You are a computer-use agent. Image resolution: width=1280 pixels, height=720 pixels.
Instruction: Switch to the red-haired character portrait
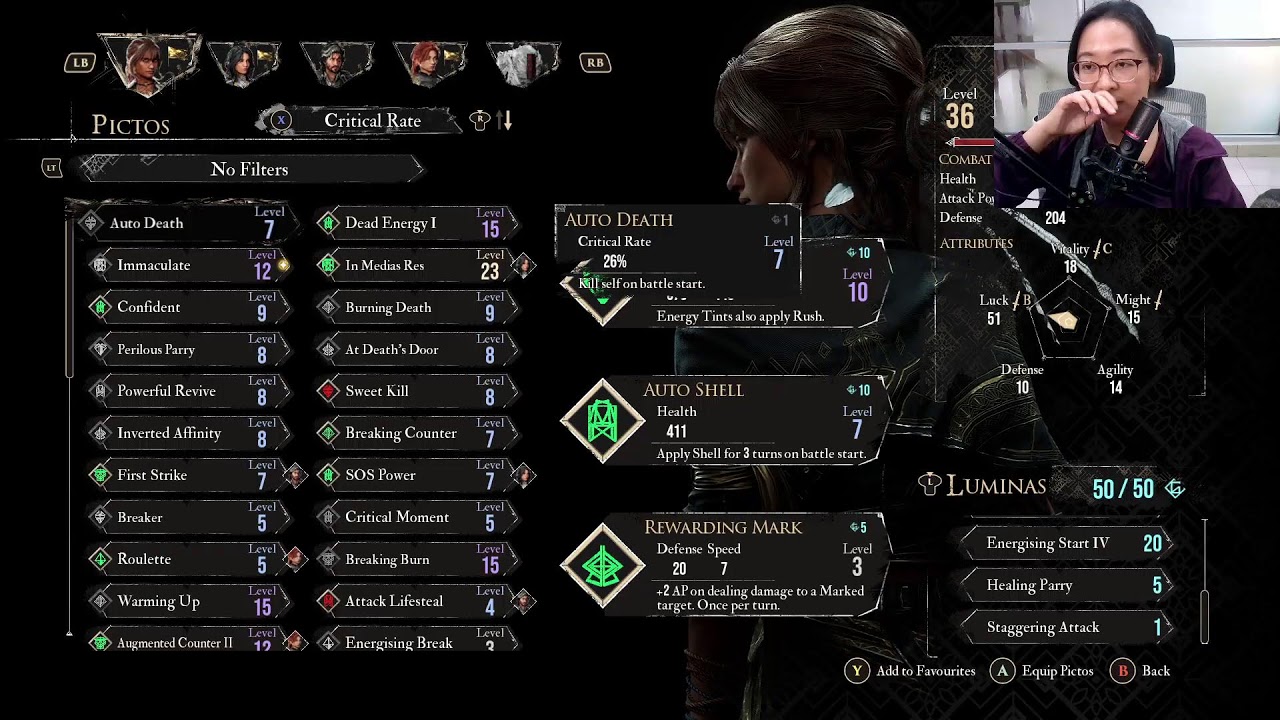429,63
